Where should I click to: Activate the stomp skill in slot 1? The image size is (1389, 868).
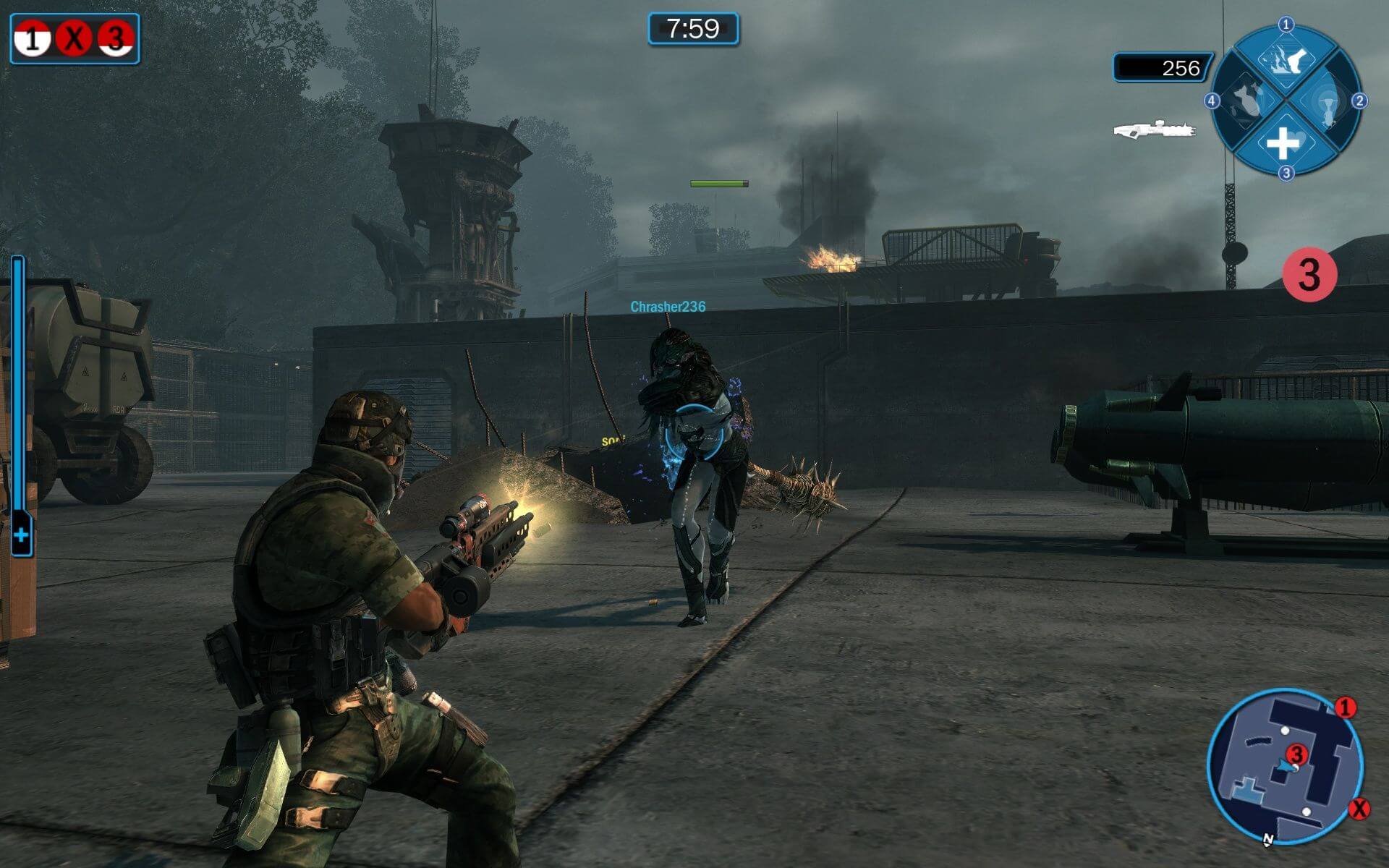click(1286, 60)
